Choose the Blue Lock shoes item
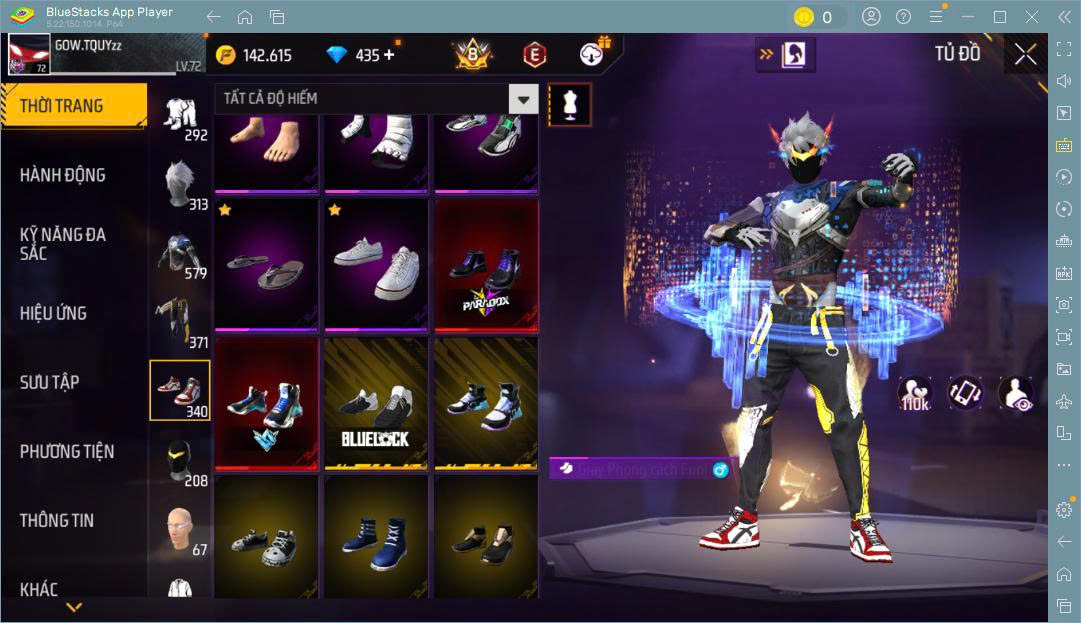 [x=375, y=403]
